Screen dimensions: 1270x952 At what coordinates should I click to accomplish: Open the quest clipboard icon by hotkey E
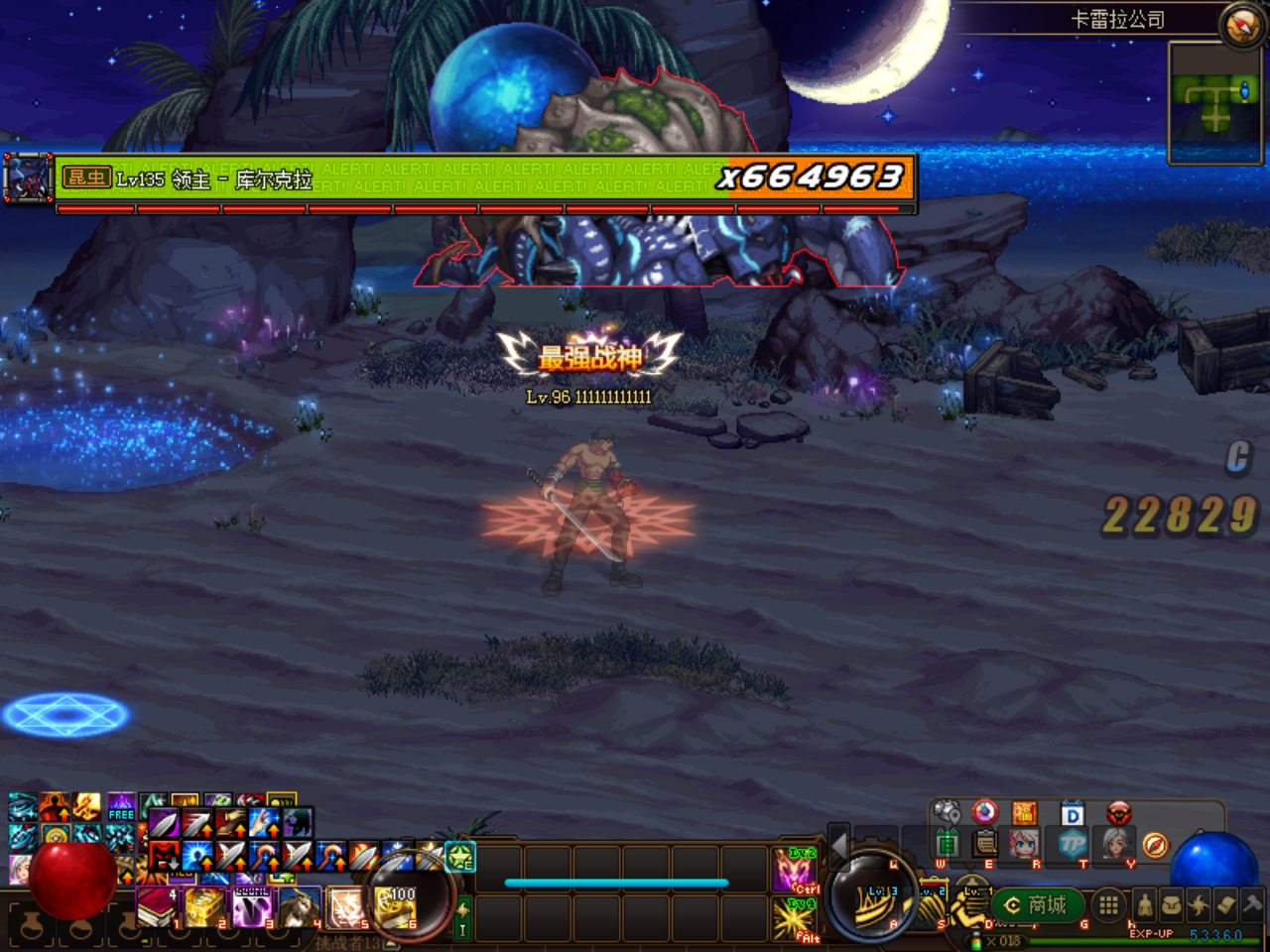pos(984,844)
